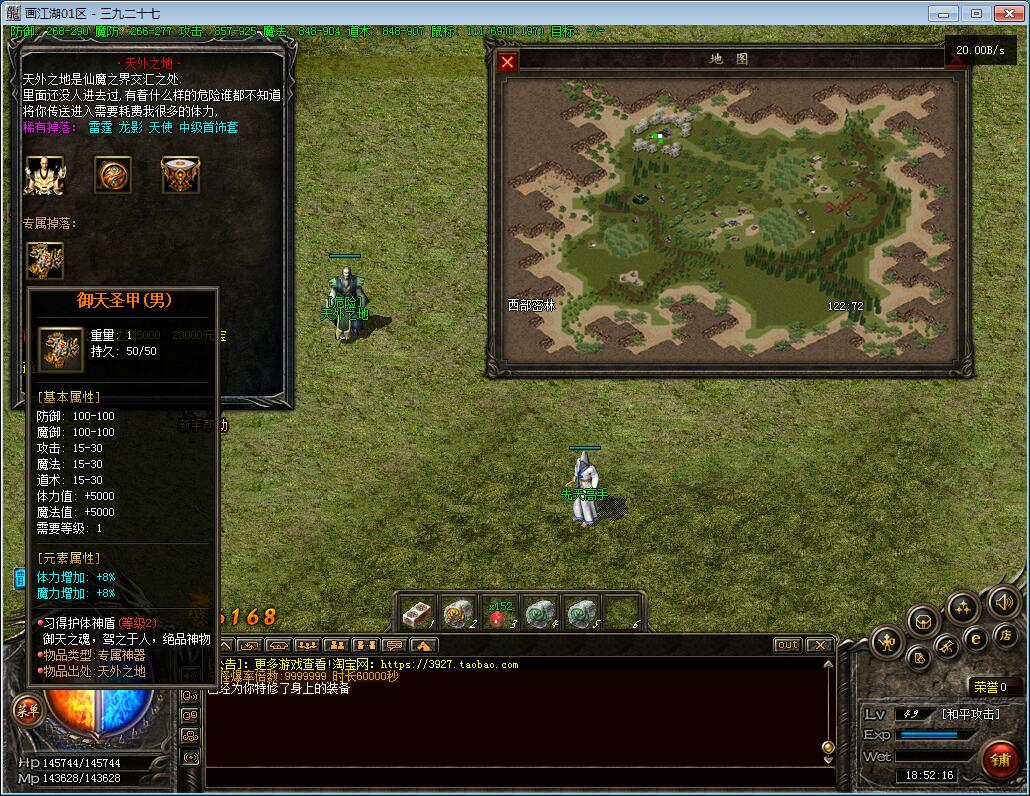Click the round 'e' button
The width and height of the screenshot is (1030, 796).
tap(976, 638)
